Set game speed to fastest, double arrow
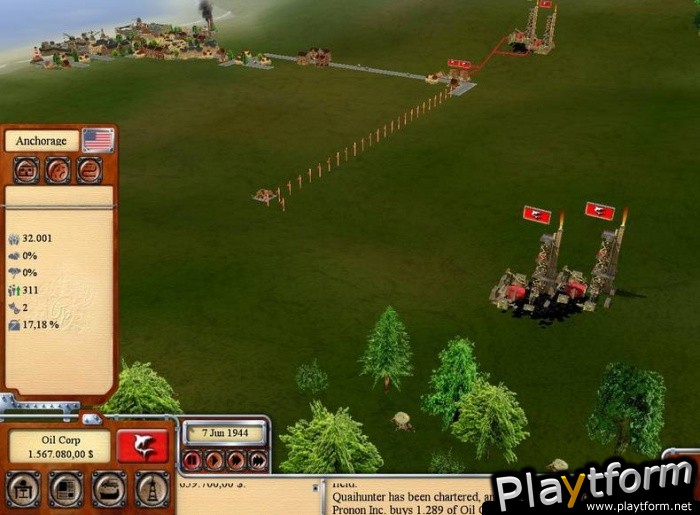Viewport: 700px width, 515px height. click(258, 460)
